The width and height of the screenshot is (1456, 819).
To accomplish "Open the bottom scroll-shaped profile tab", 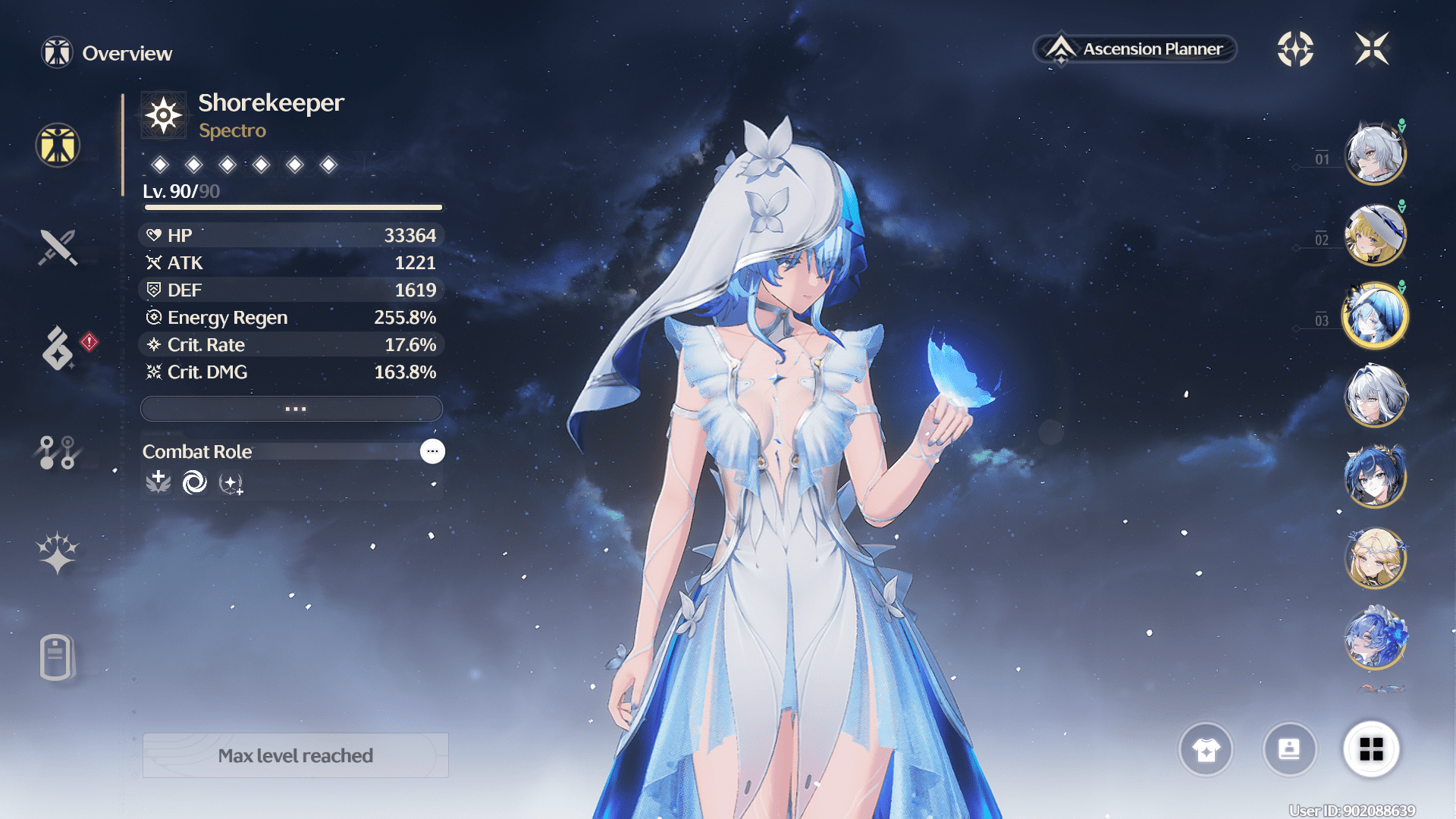I will [56, 657].
